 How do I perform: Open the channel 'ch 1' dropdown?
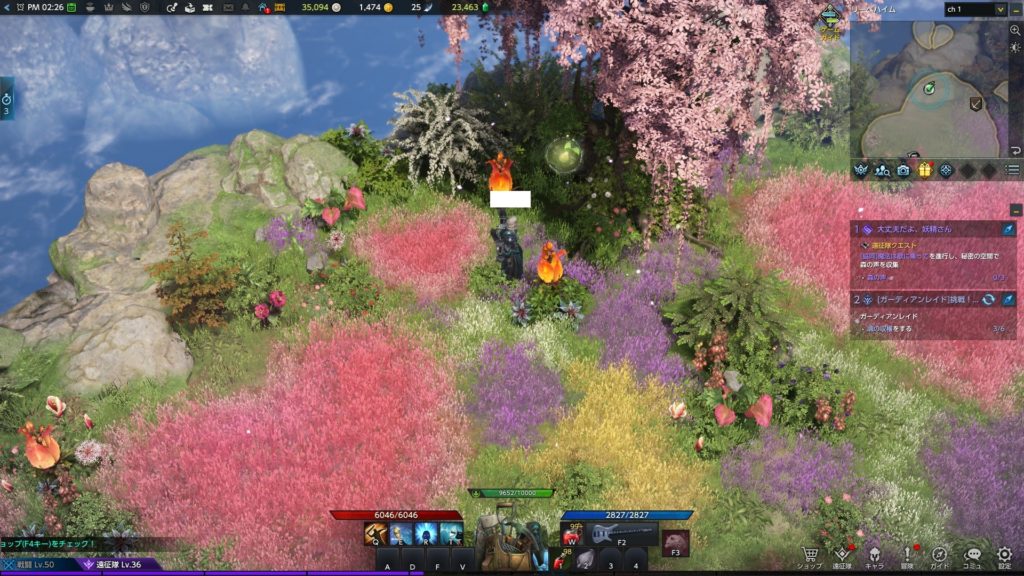[x=975, y=9]
